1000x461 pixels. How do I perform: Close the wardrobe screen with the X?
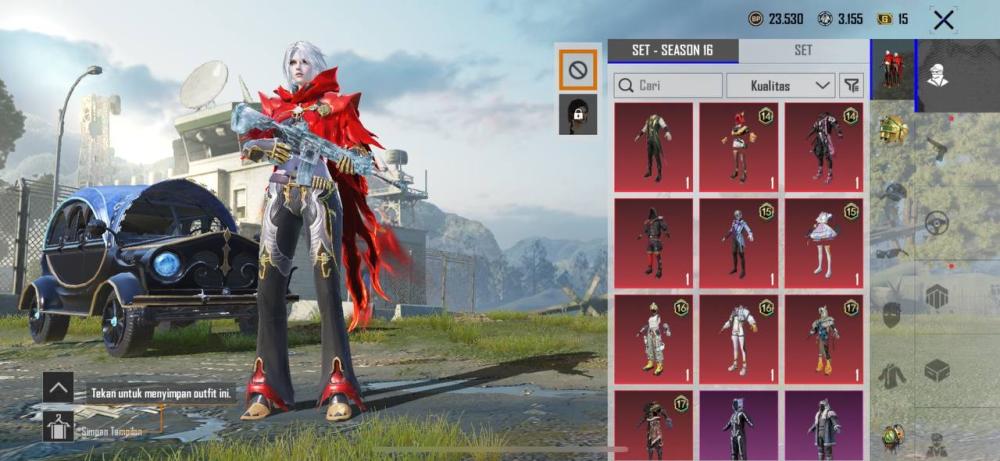coord(942,19)
